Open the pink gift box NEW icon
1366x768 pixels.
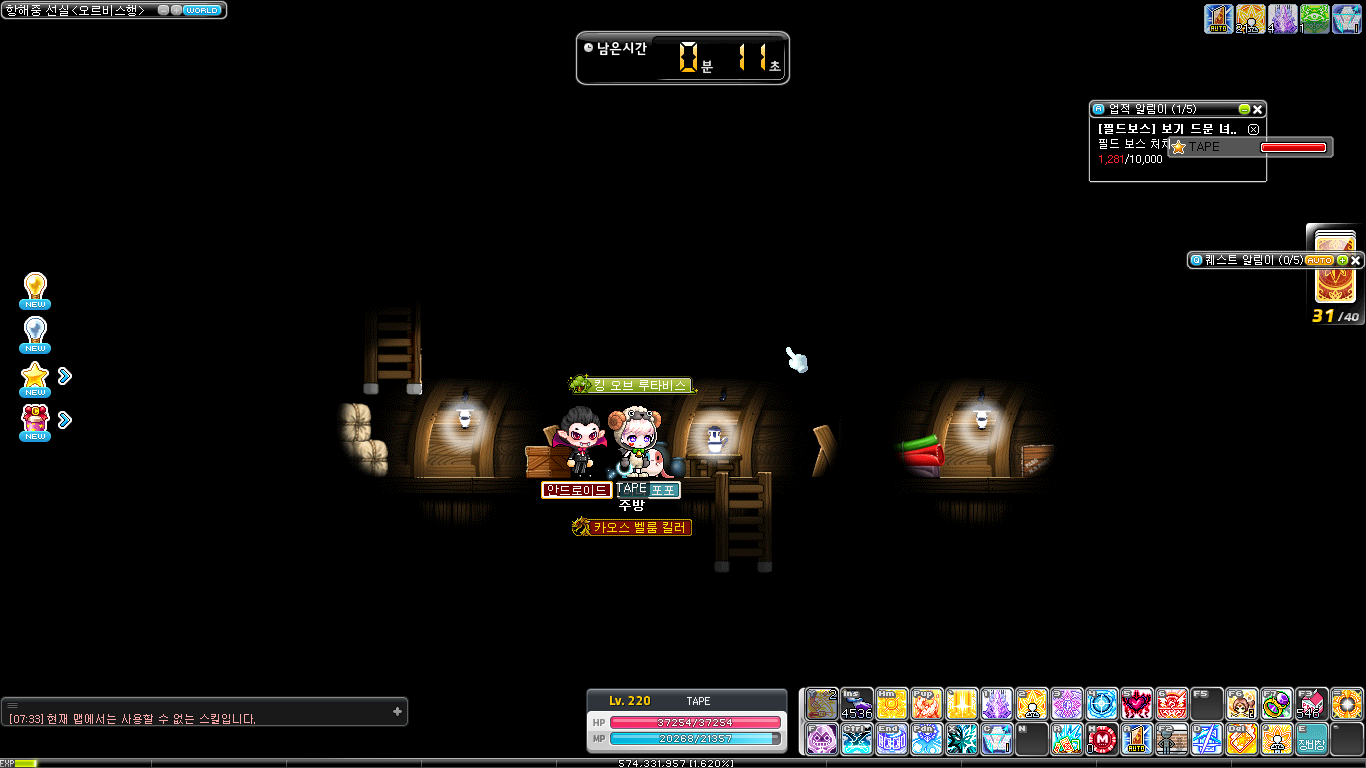[x=36, y=421]
